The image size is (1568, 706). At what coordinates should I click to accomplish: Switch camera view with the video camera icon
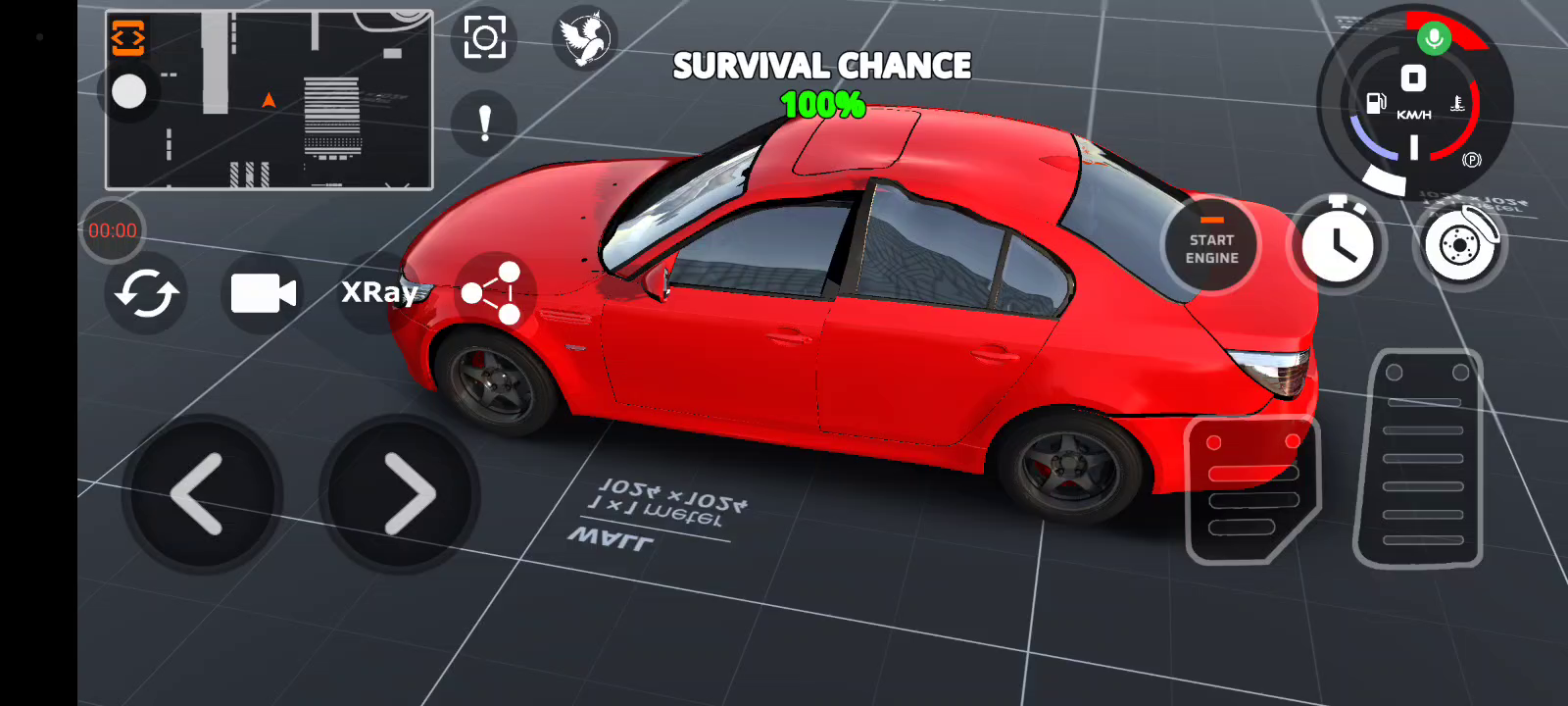click(x=263, y=293)
